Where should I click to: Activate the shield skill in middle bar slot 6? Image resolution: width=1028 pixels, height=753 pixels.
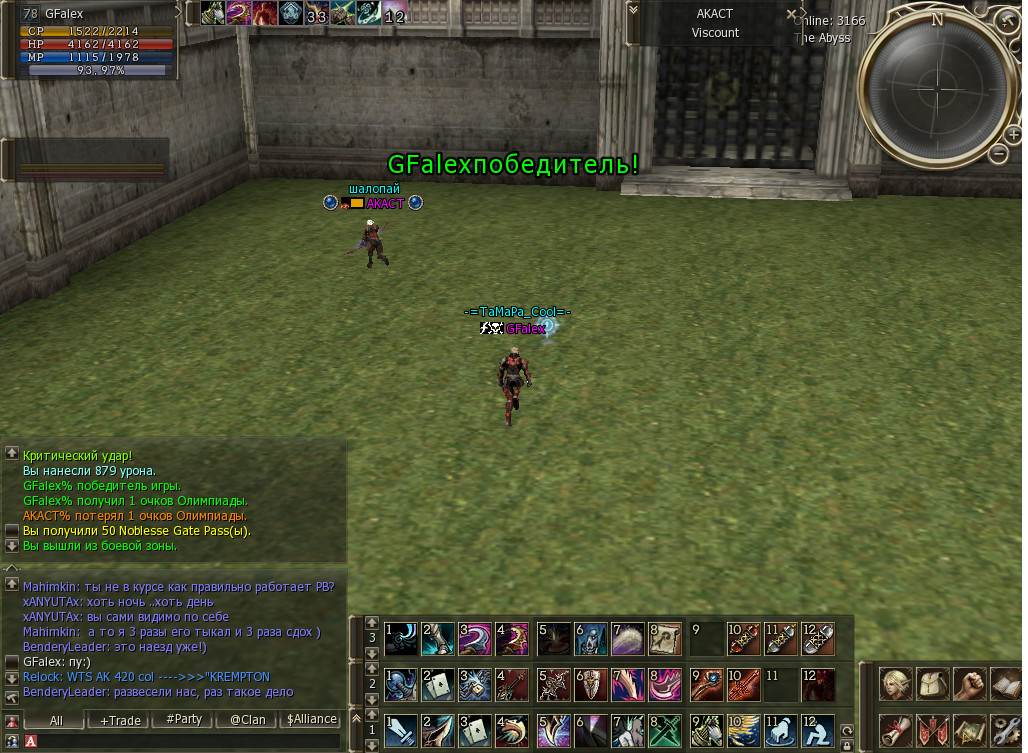tap(591, 685)
